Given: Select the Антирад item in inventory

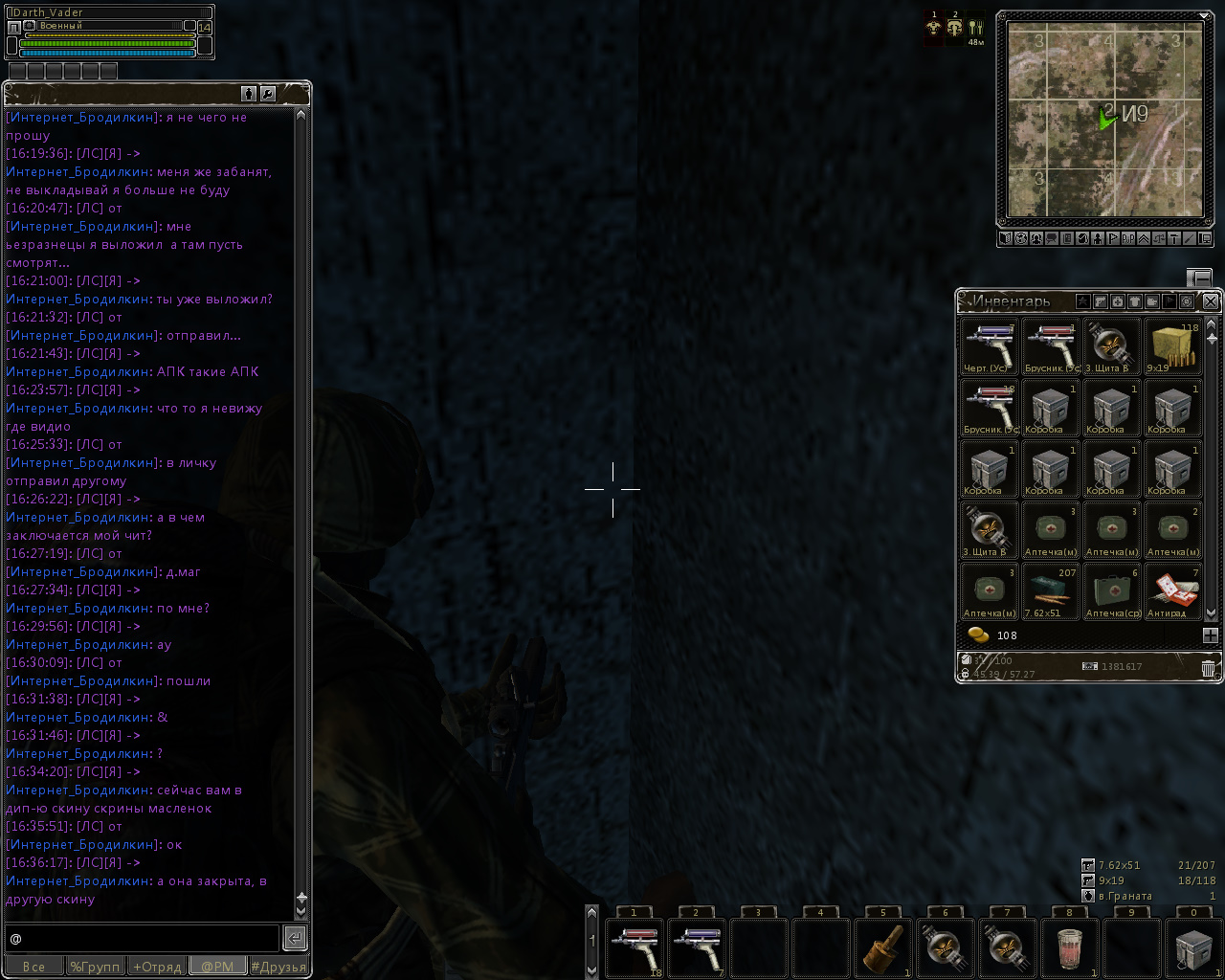Looking at the screenshot, I should pyautogui.click(x=1173, y=591).
